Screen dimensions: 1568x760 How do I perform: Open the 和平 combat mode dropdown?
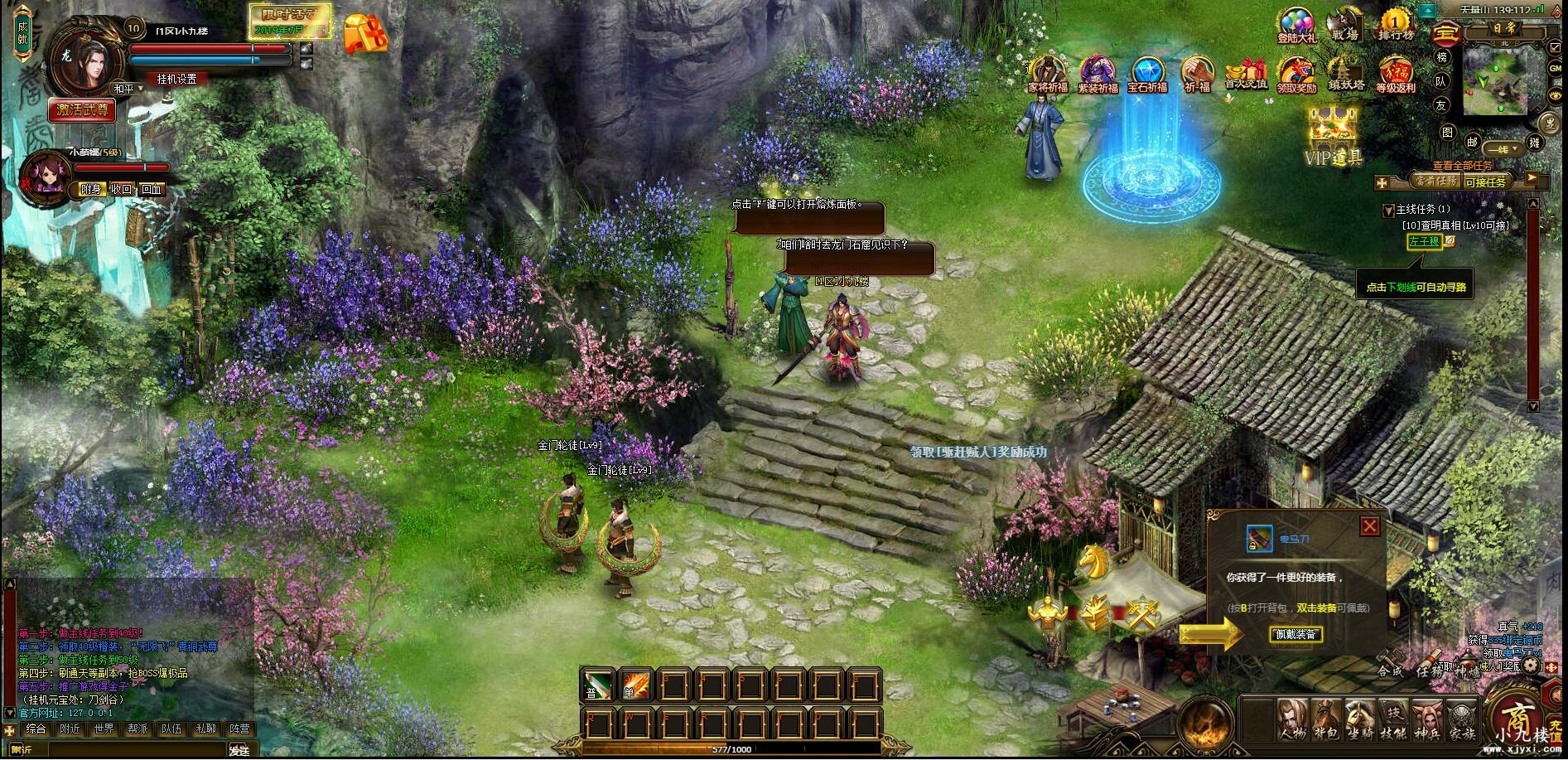pos(127,89)
